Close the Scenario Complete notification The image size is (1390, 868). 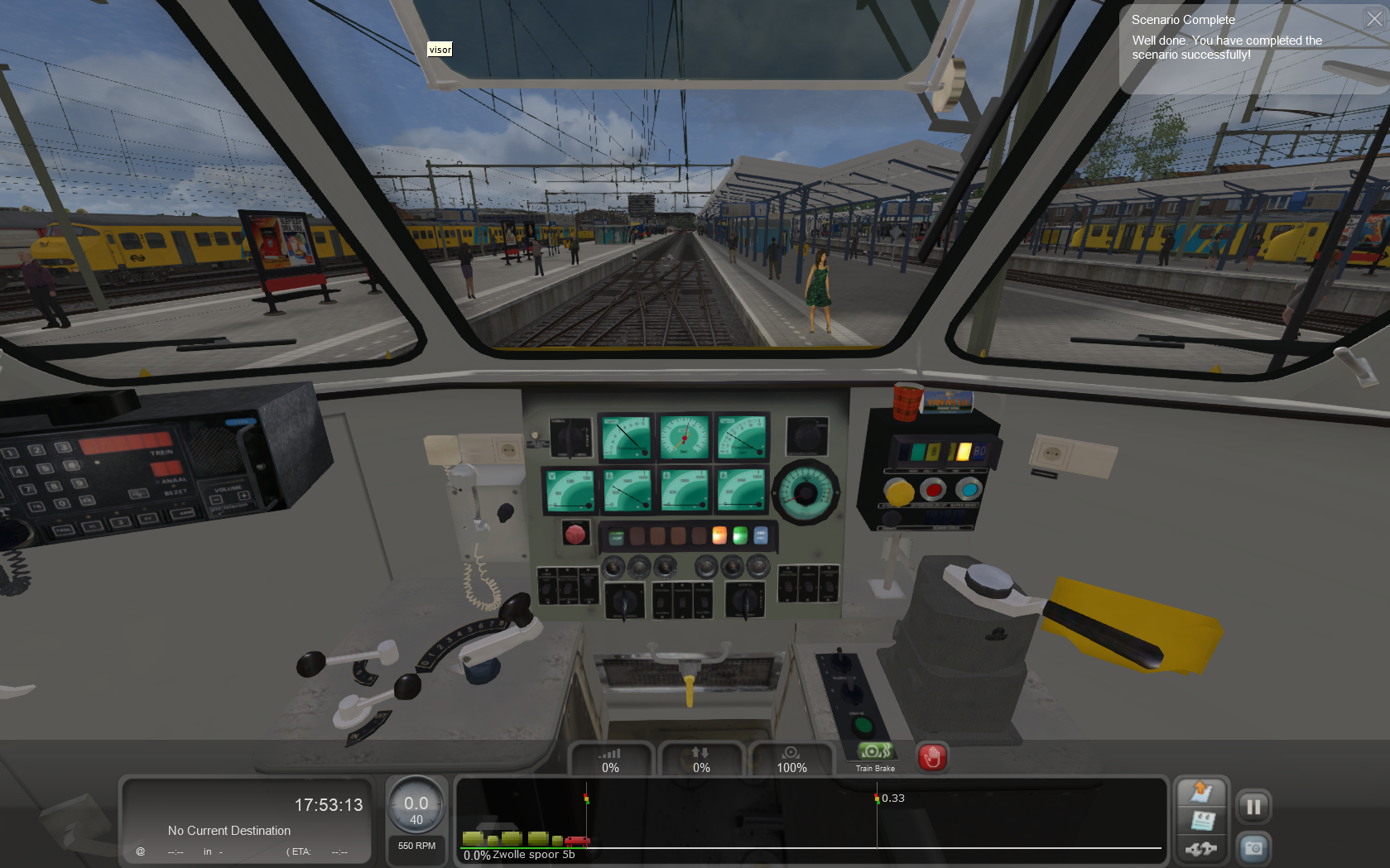pos(1374,19)
